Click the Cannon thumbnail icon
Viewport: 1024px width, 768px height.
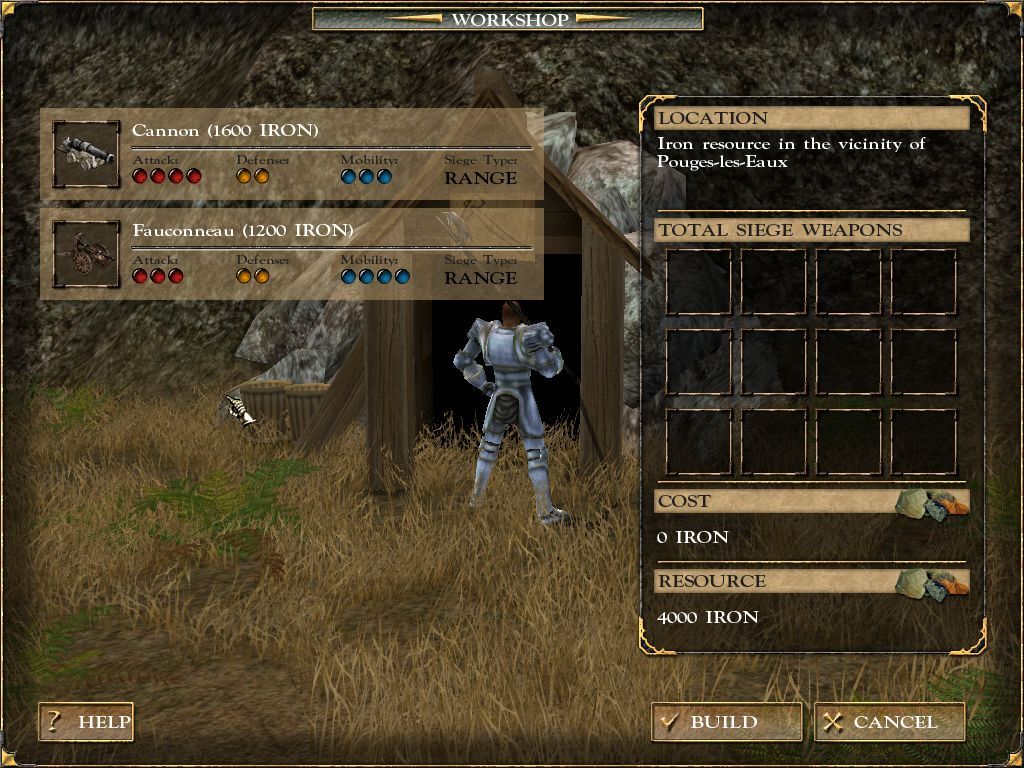[86, 154]
